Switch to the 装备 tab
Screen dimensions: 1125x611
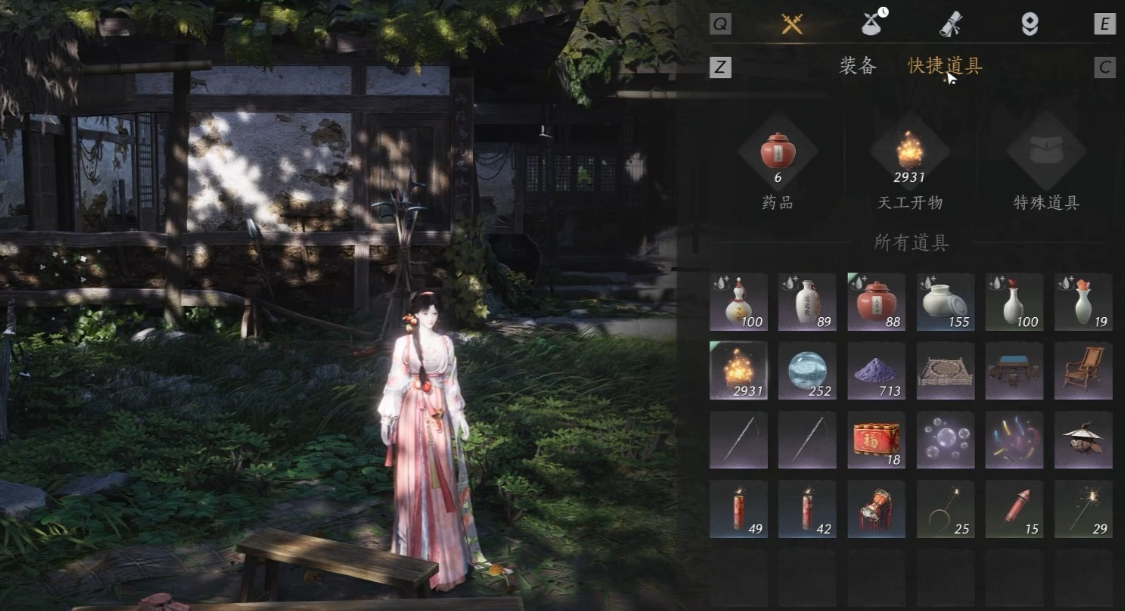[857, 67]
